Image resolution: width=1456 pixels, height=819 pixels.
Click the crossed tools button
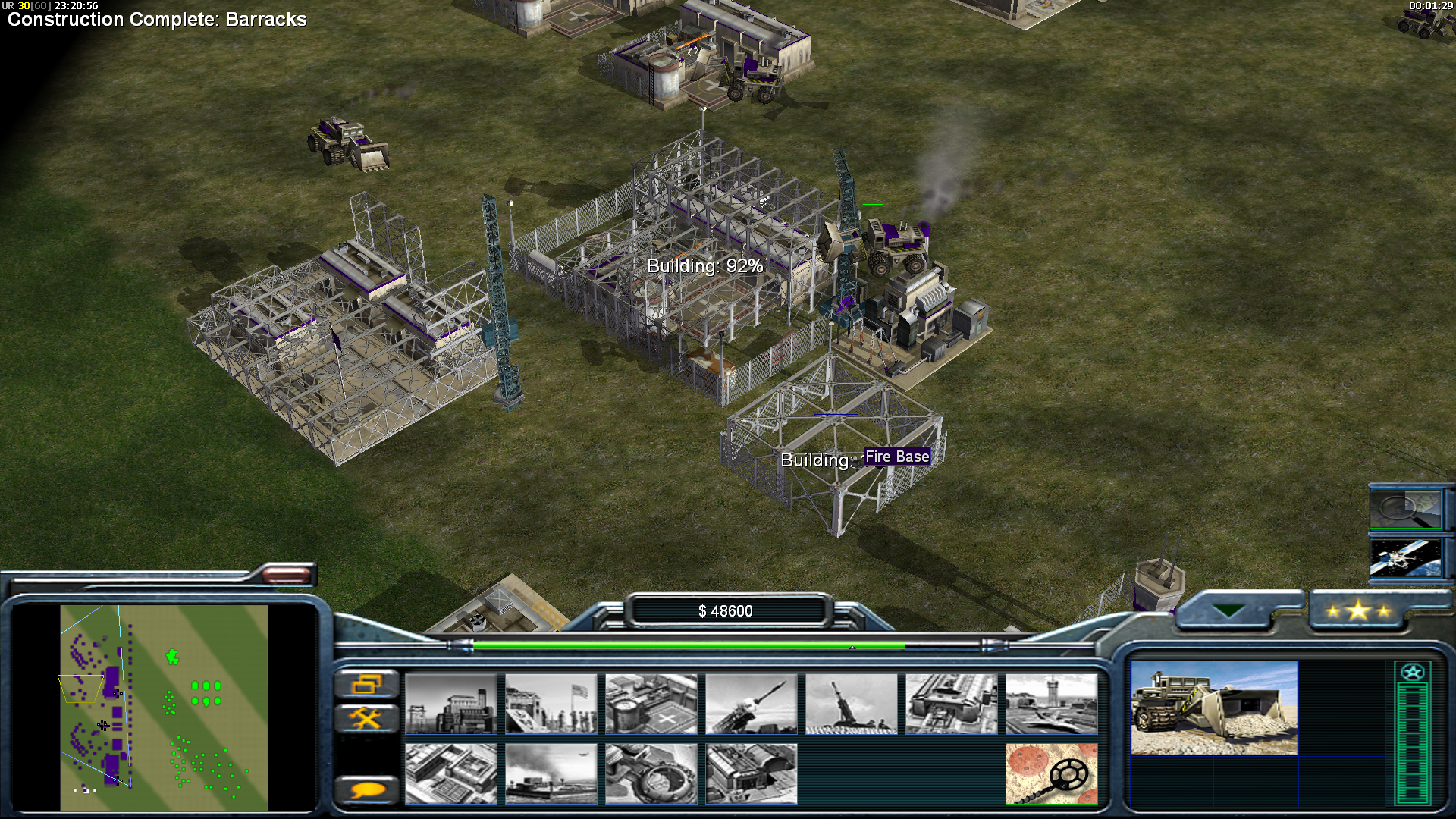click(366, 717)
